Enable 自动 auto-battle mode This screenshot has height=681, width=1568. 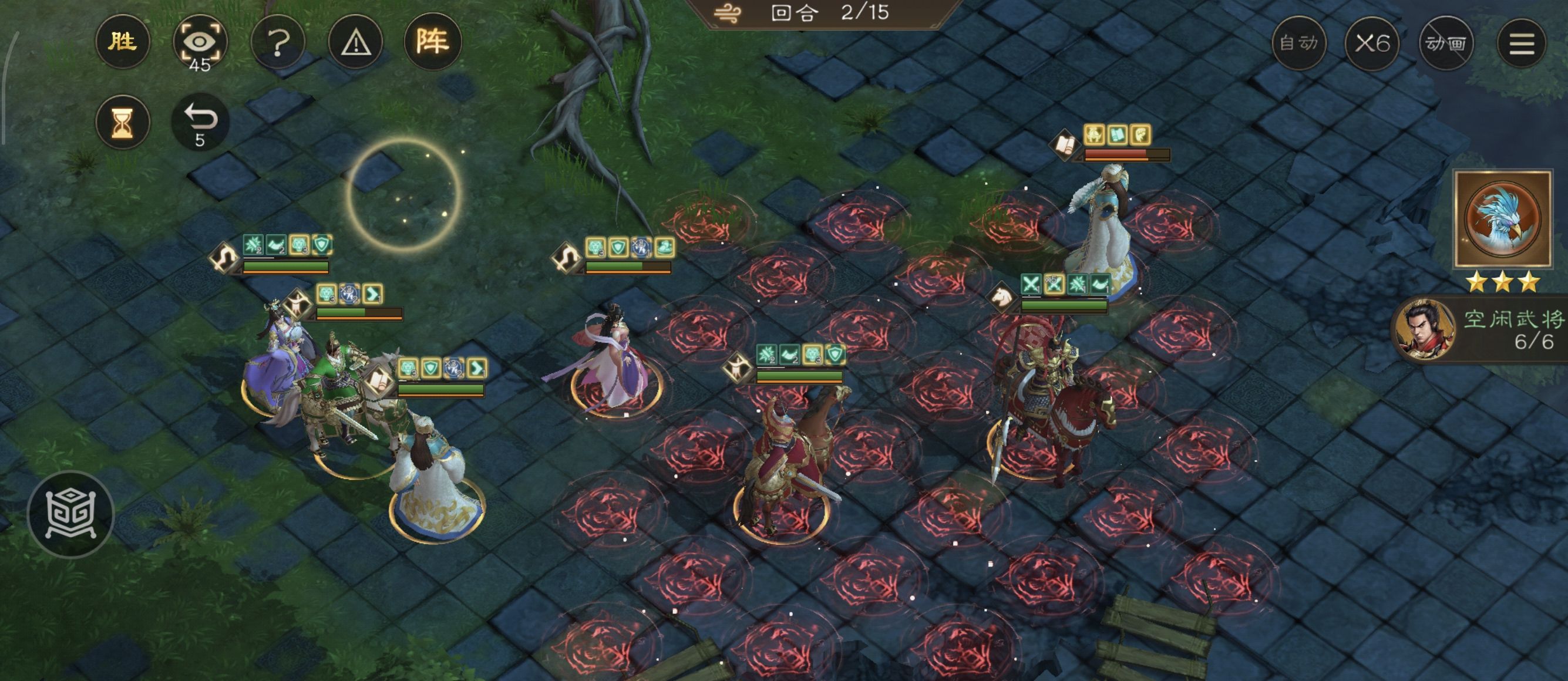tap(1300, 43)
